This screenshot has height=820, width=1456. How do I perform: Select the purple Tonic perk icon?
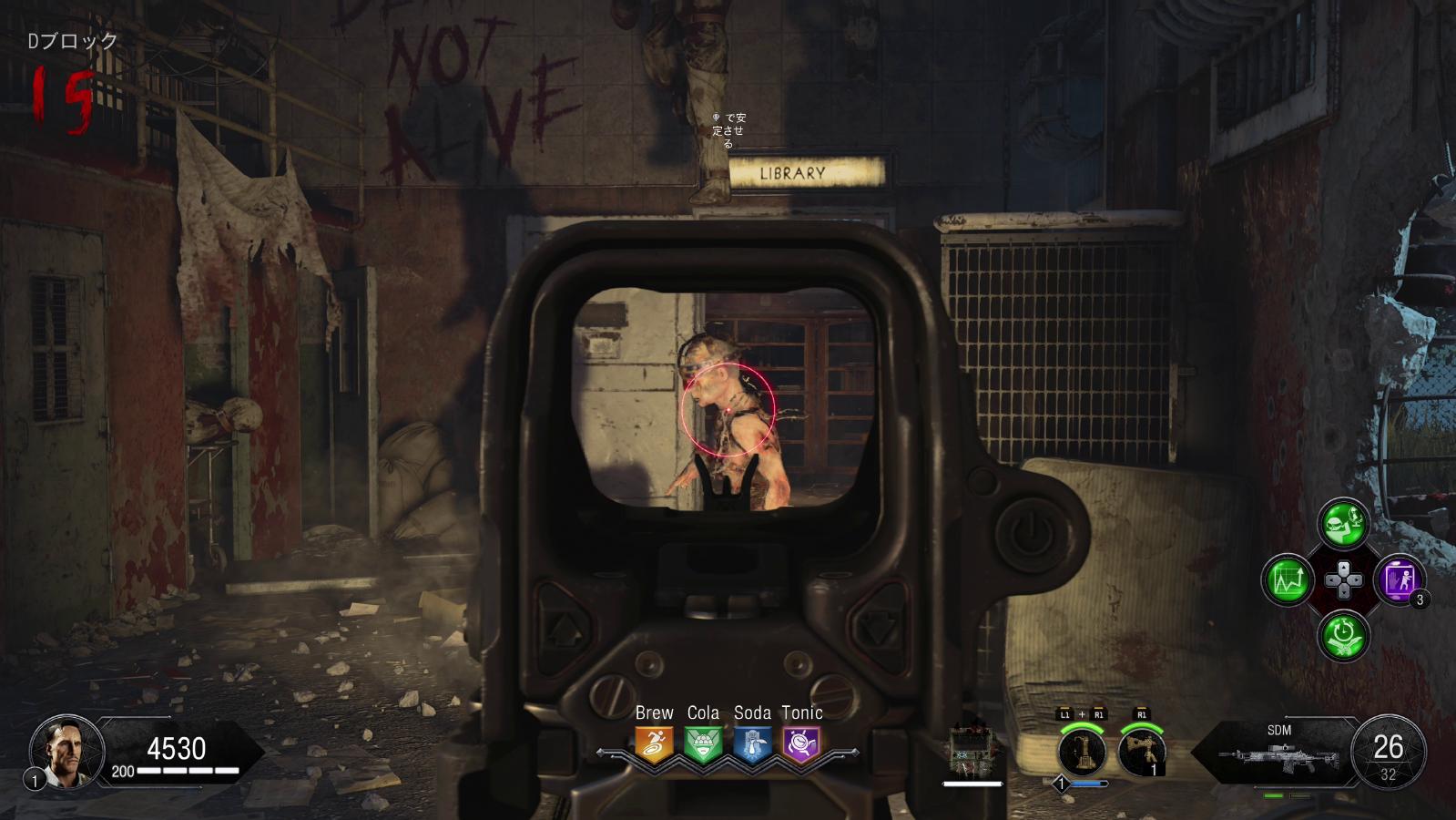pyautogui.click(x=801, y=743)
